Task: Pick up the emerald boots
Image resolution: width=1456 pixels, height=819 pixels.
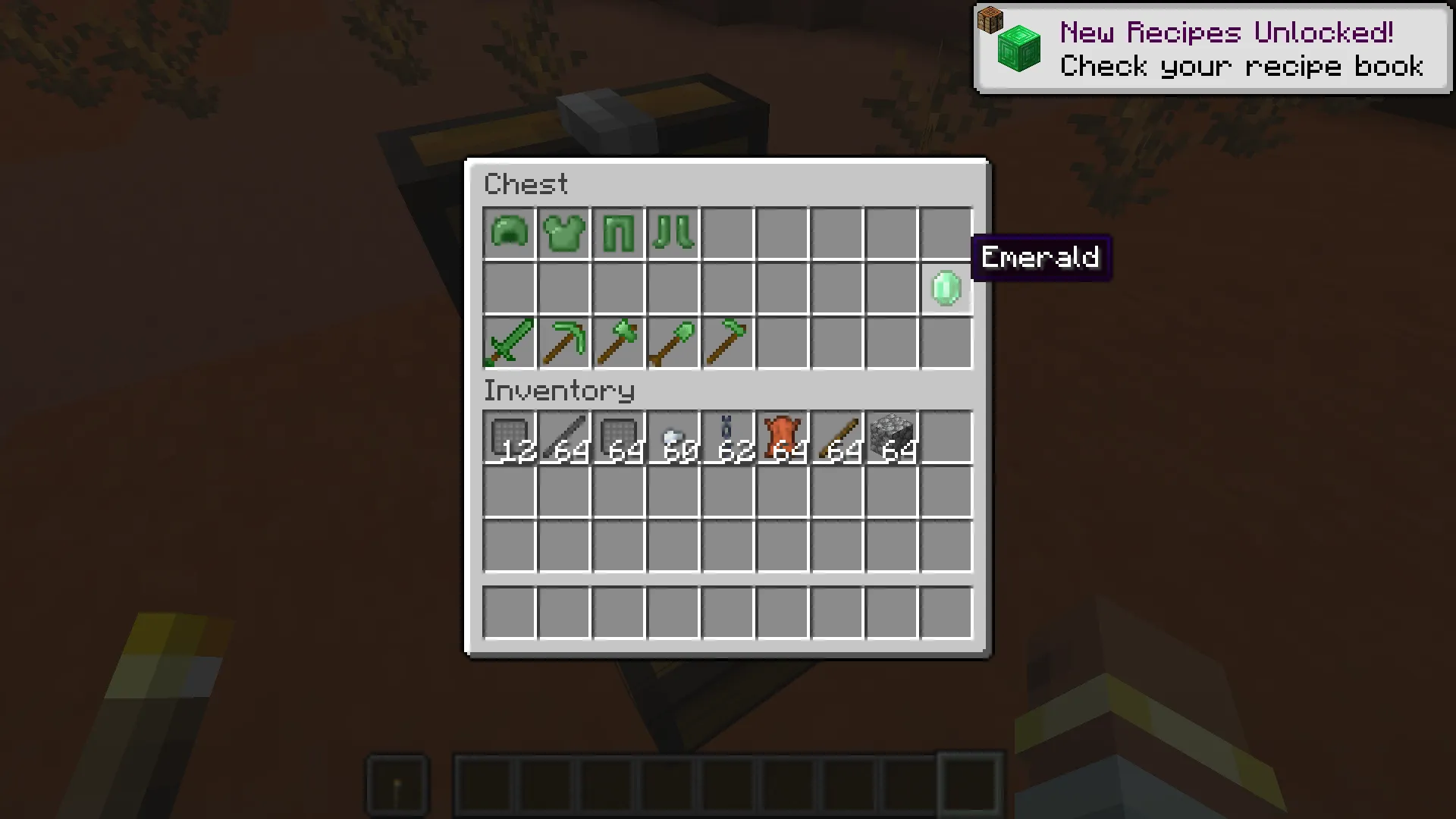Action: coord(673,233)
